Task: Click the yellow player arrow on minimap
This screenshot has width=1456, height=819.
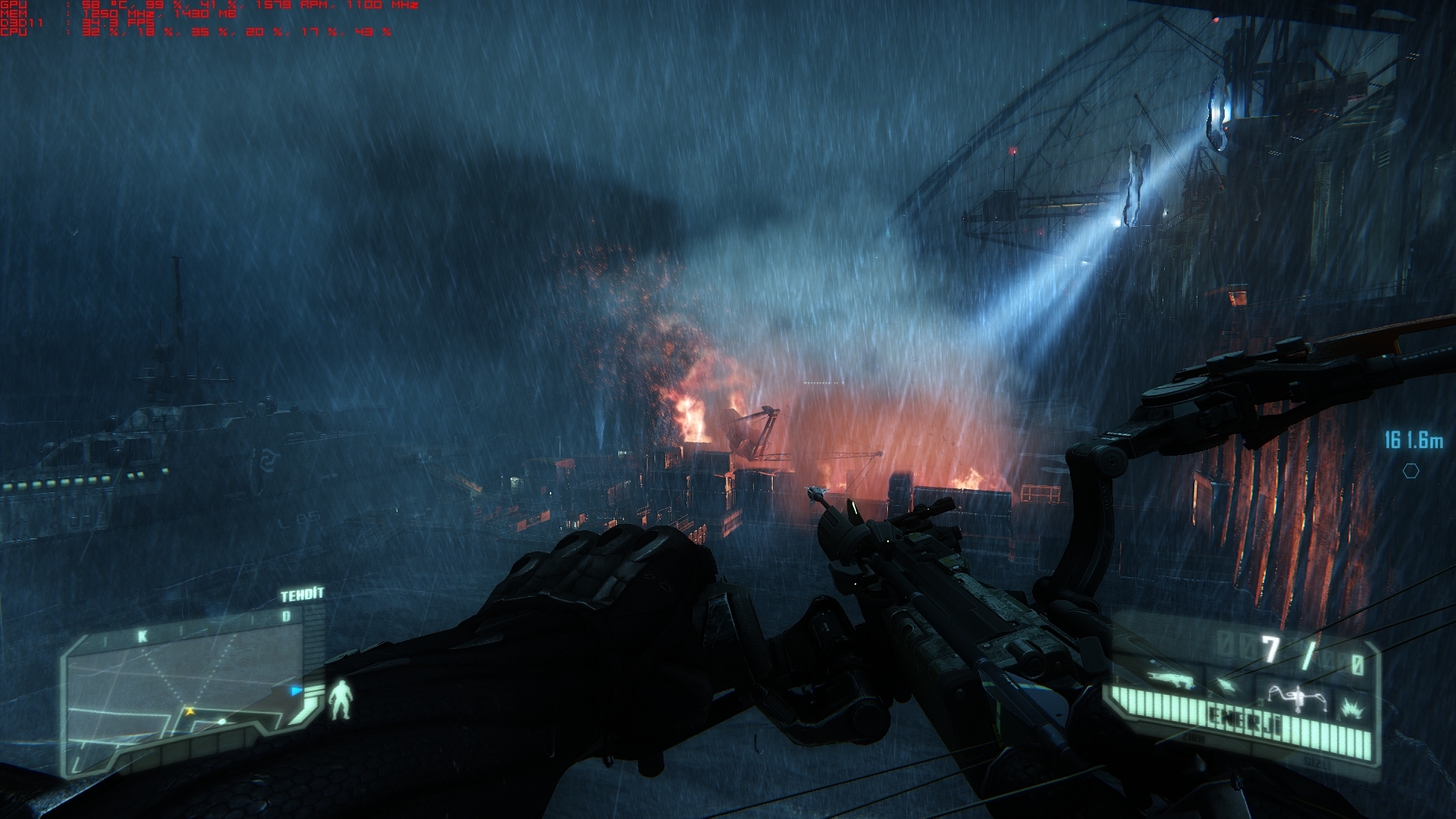Action: [x=190, y=711]
